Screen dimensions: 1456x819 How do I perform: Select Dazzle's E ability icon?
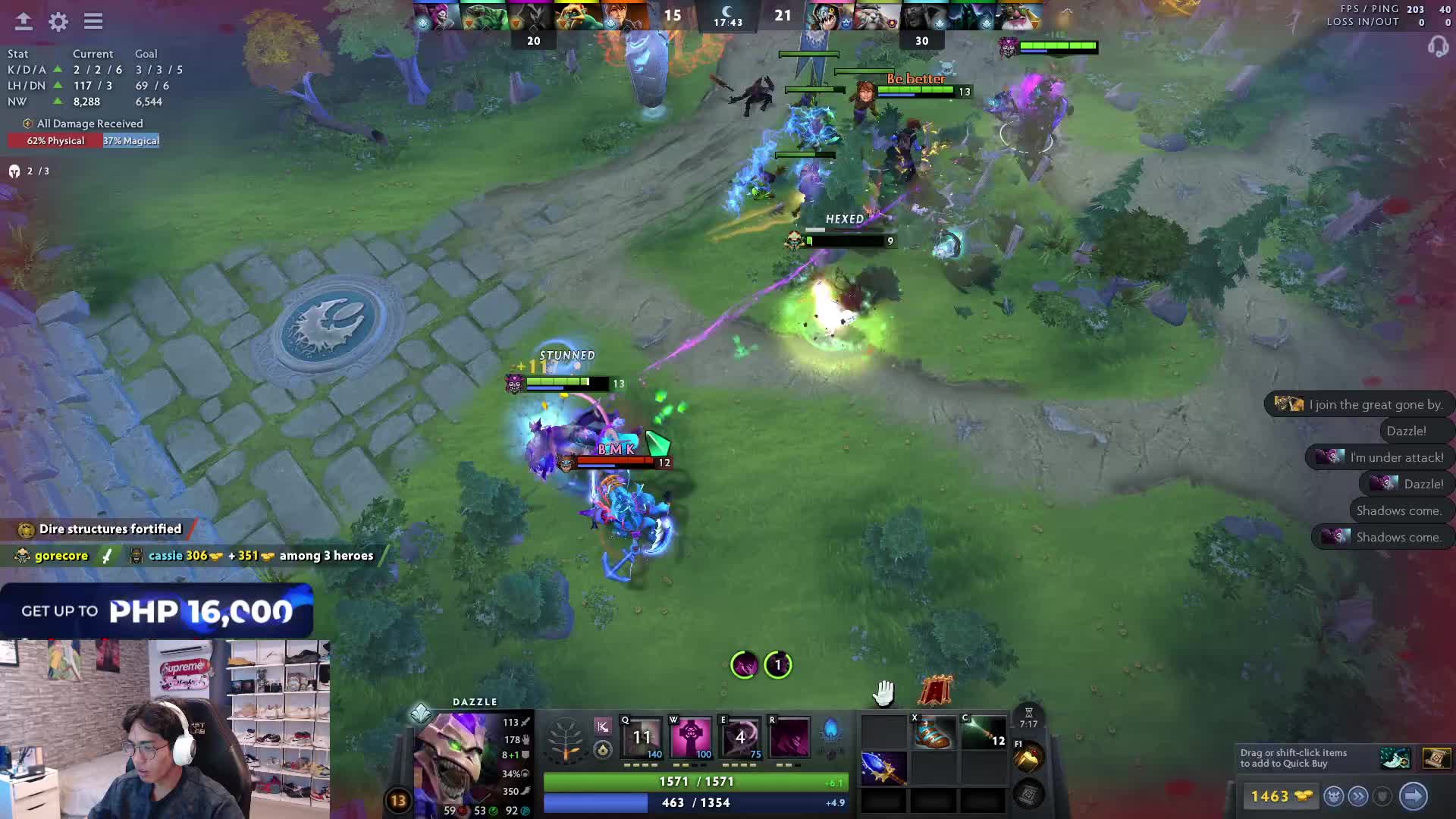pos(740,737)
